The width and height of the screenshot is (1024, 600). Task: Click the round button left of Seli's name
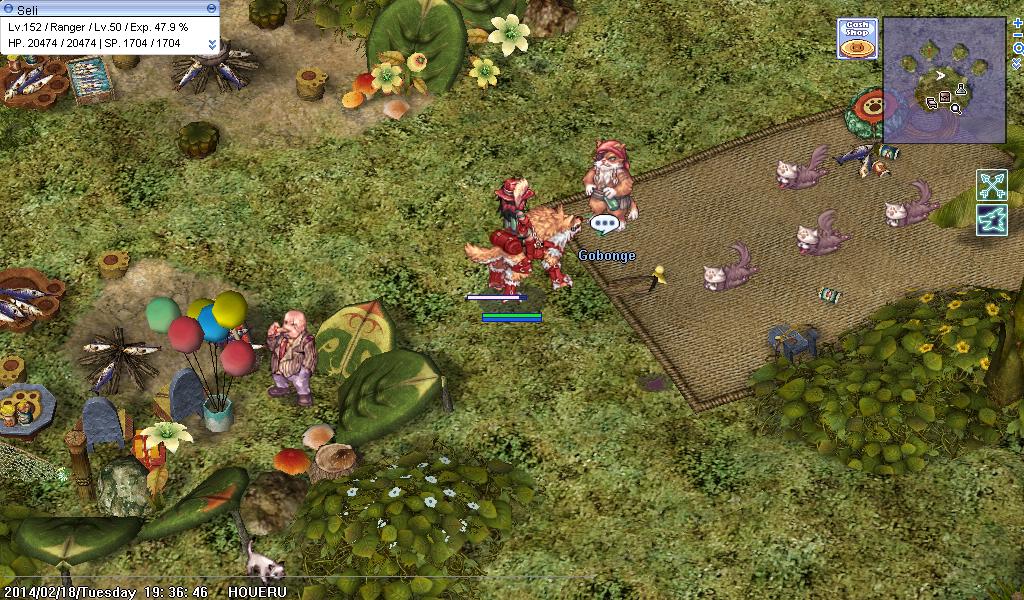(x=8, y=8)
